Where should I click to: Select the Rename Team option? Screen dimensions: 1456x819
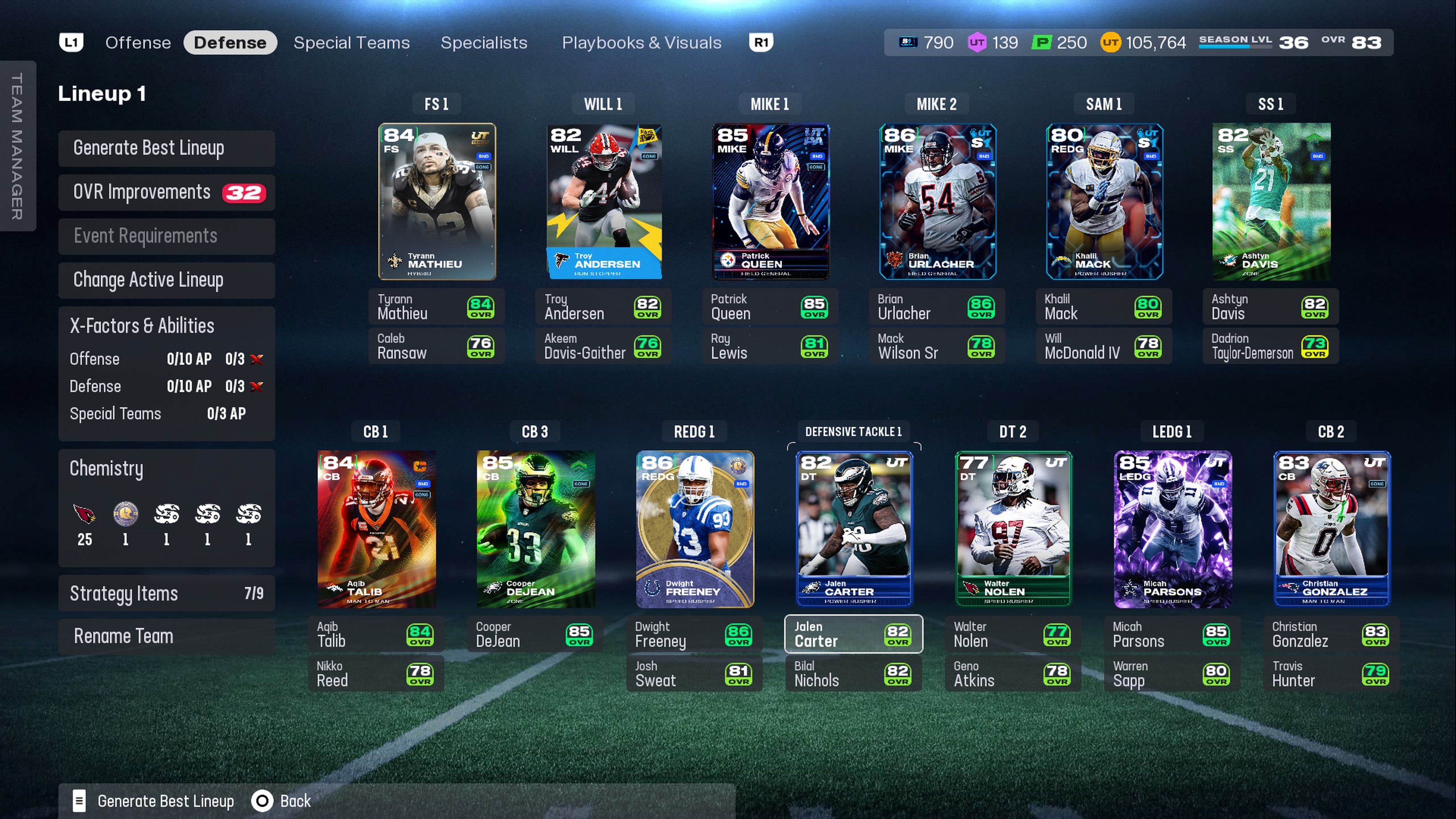point(166,636)
